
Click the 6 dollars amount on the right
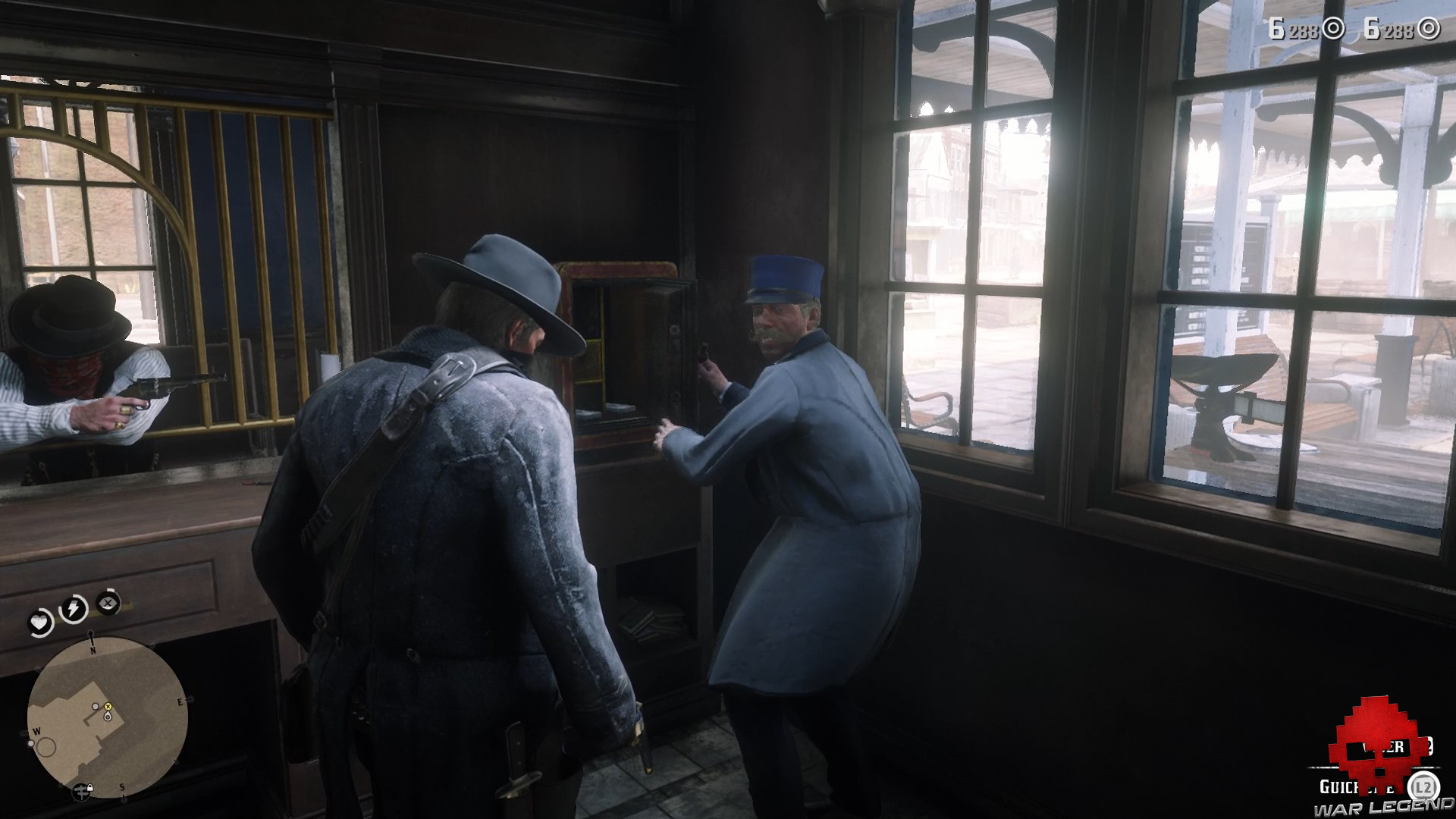pos(1374,28)
